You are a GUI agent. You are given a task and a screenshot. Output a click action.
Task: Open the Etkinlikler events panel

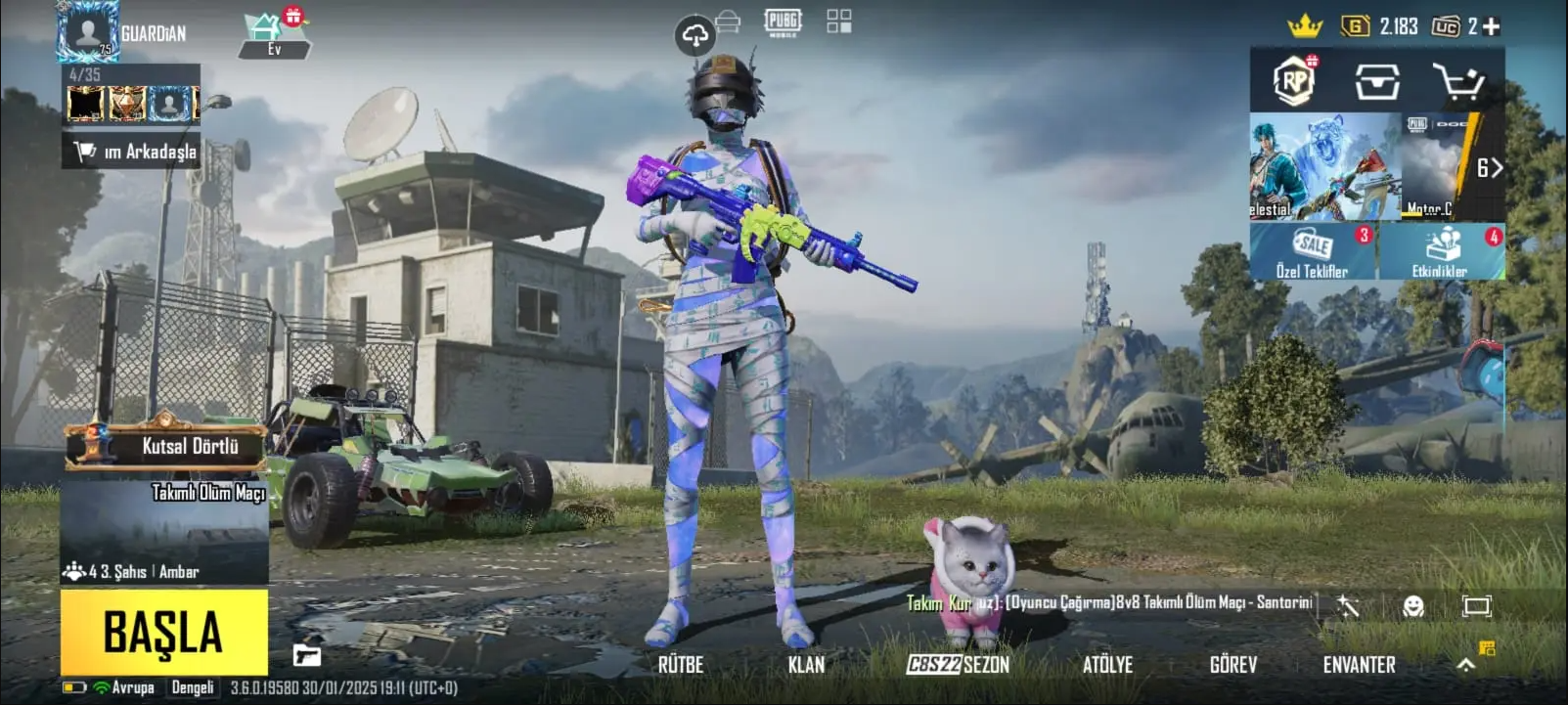tap(1441, 252)
